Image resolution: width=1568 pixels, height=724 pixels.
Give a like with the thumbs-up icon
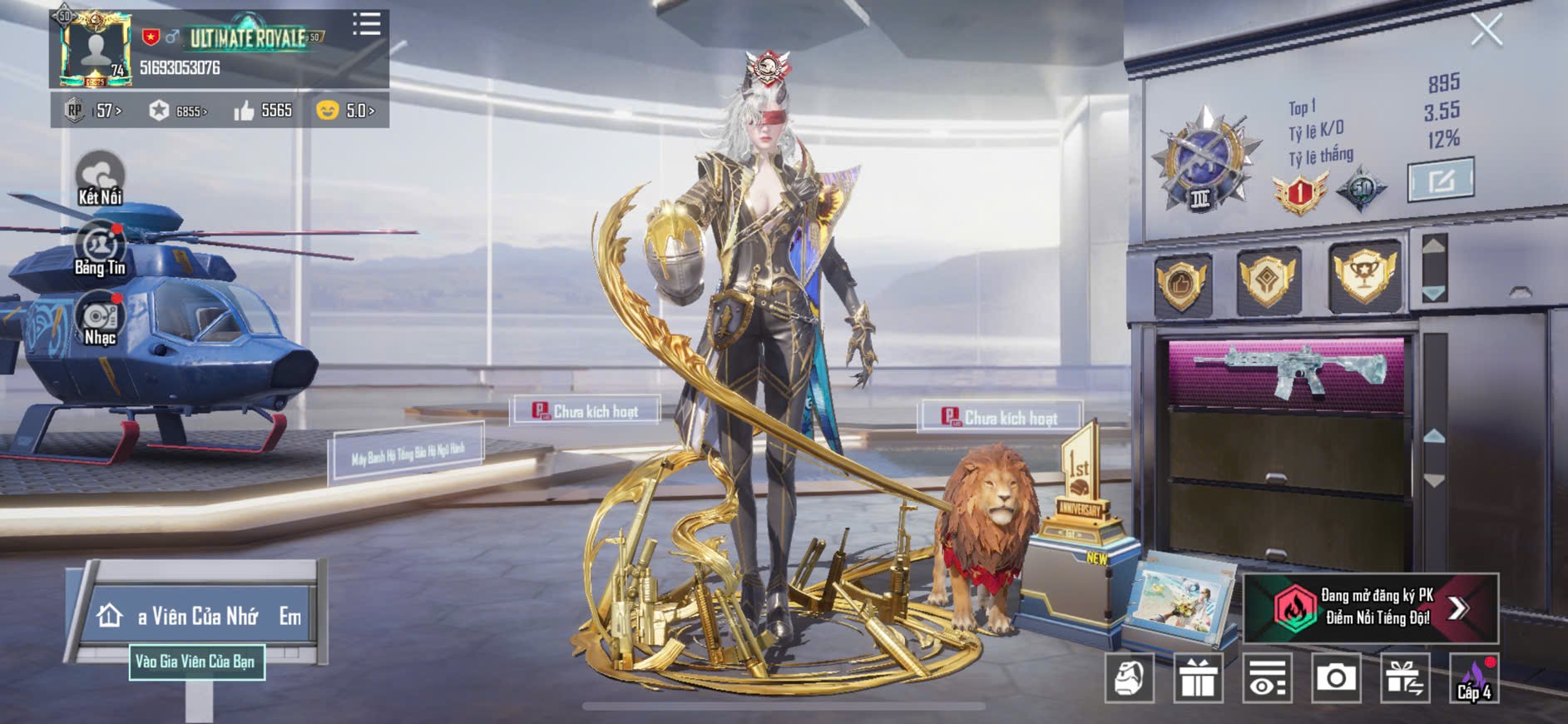point(245,111)
